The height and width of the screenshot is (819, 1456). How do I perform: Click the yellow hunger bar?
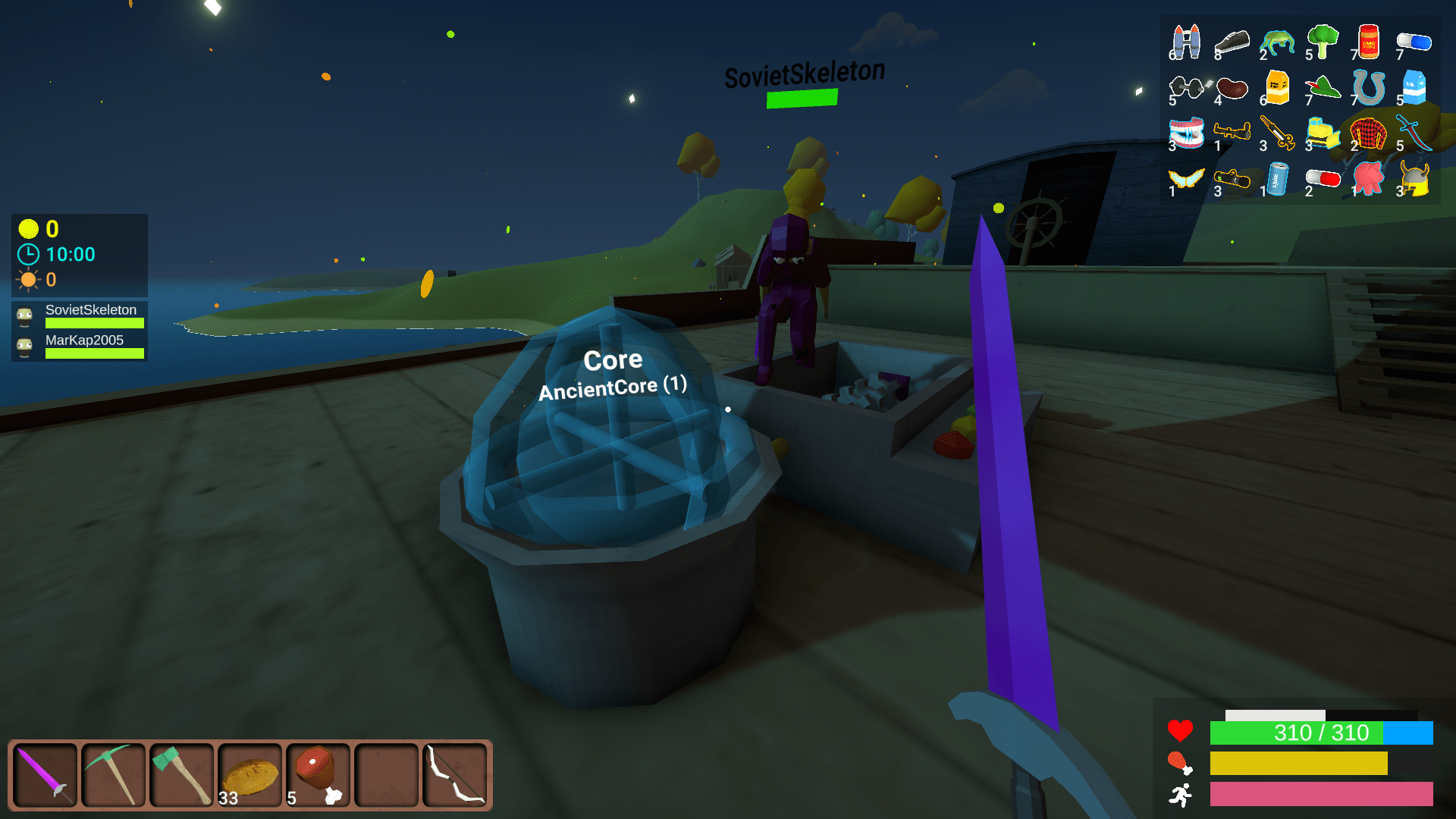tap(1298, 764)
